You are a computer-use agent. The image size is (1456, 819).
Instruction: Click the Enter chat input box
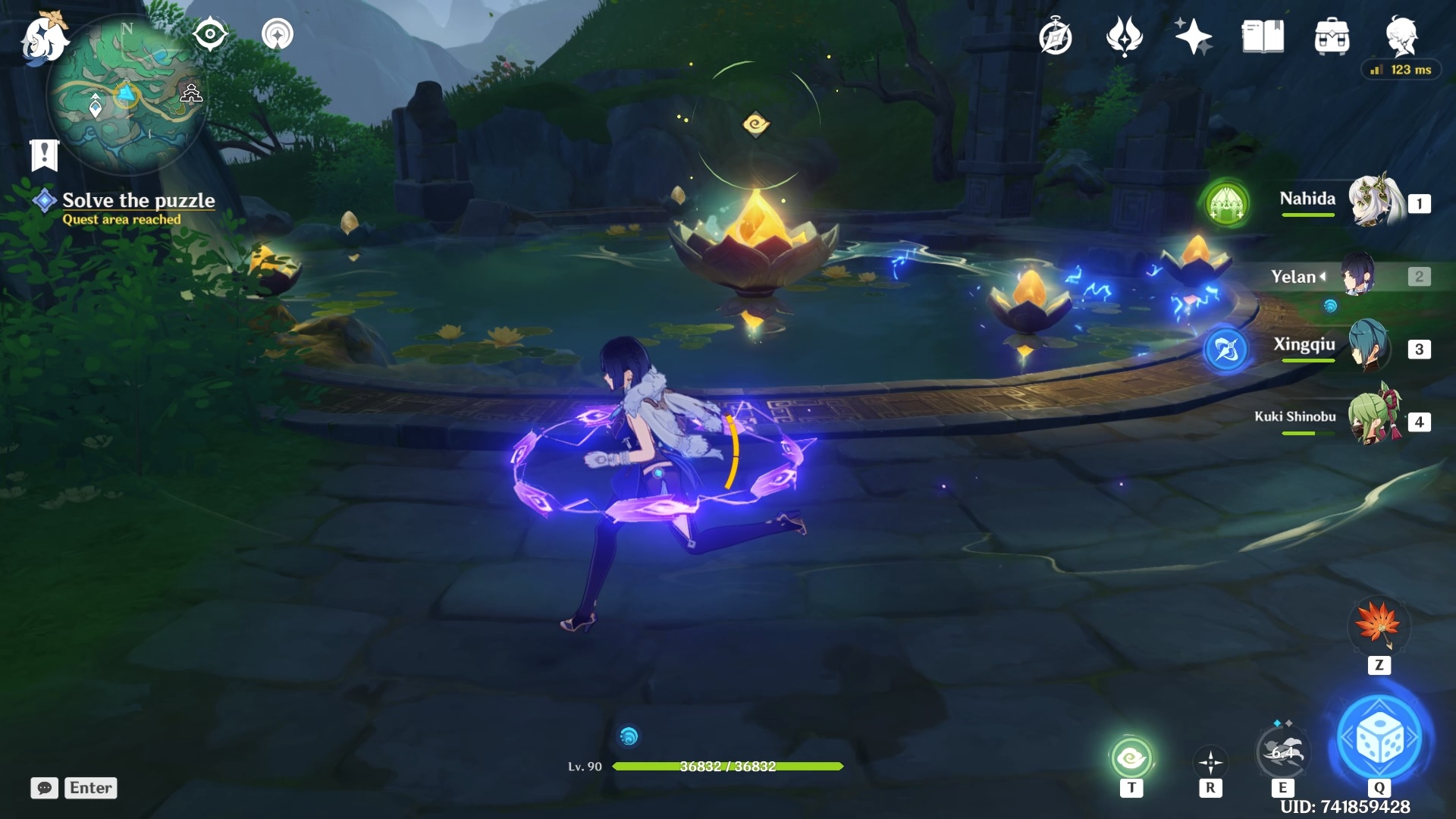point(89,788)
